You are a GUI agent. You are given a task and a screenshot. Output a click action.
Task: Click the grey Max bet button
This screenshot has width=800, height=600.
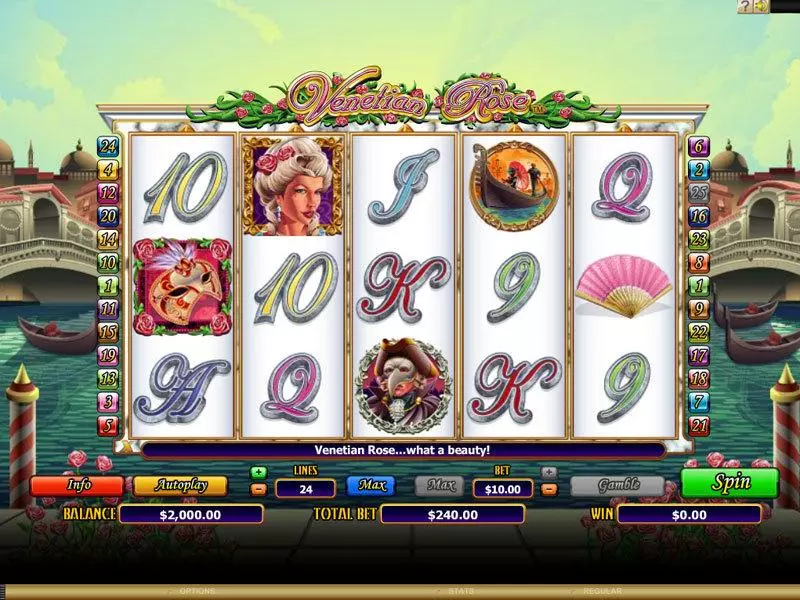pos(440,486)
